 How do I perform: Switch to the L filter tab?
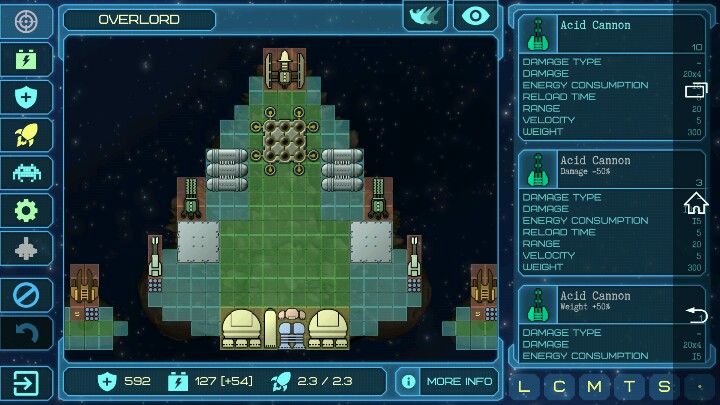pos(525,386)
